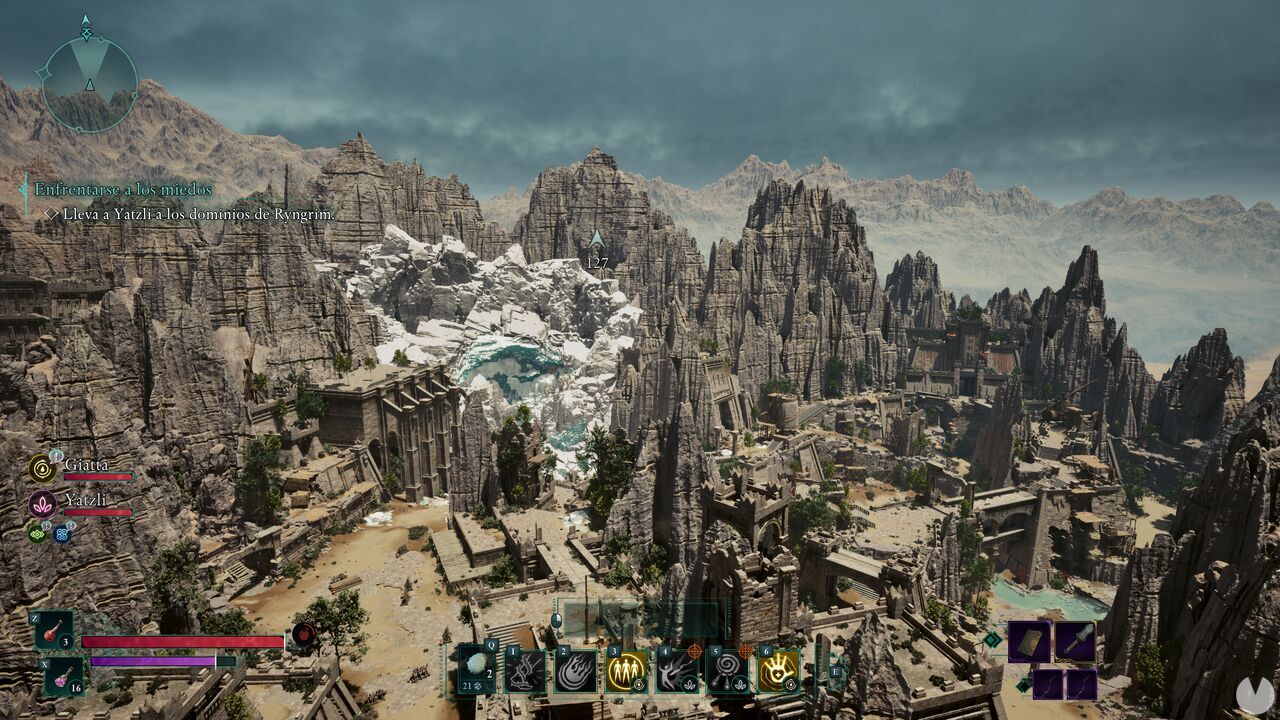Click the circular compass minimap

click(x=88, y=83)
